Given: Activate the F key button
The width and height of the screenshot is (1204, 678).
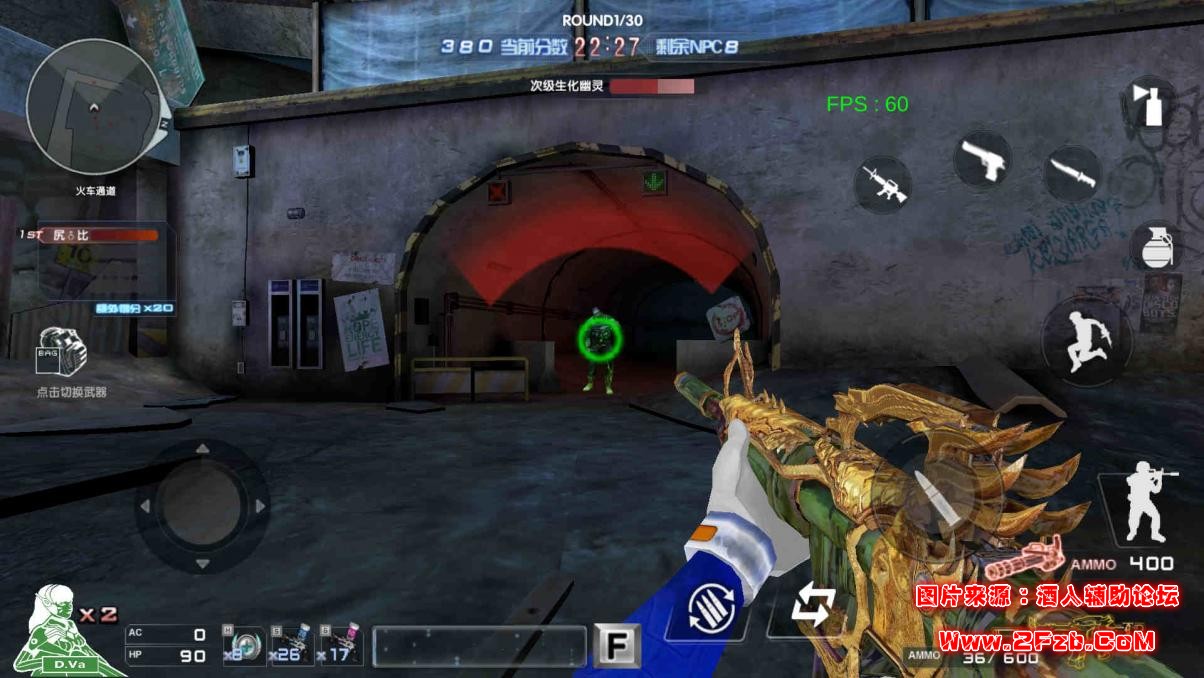Looking at the screenshot, I should (616, 646).
